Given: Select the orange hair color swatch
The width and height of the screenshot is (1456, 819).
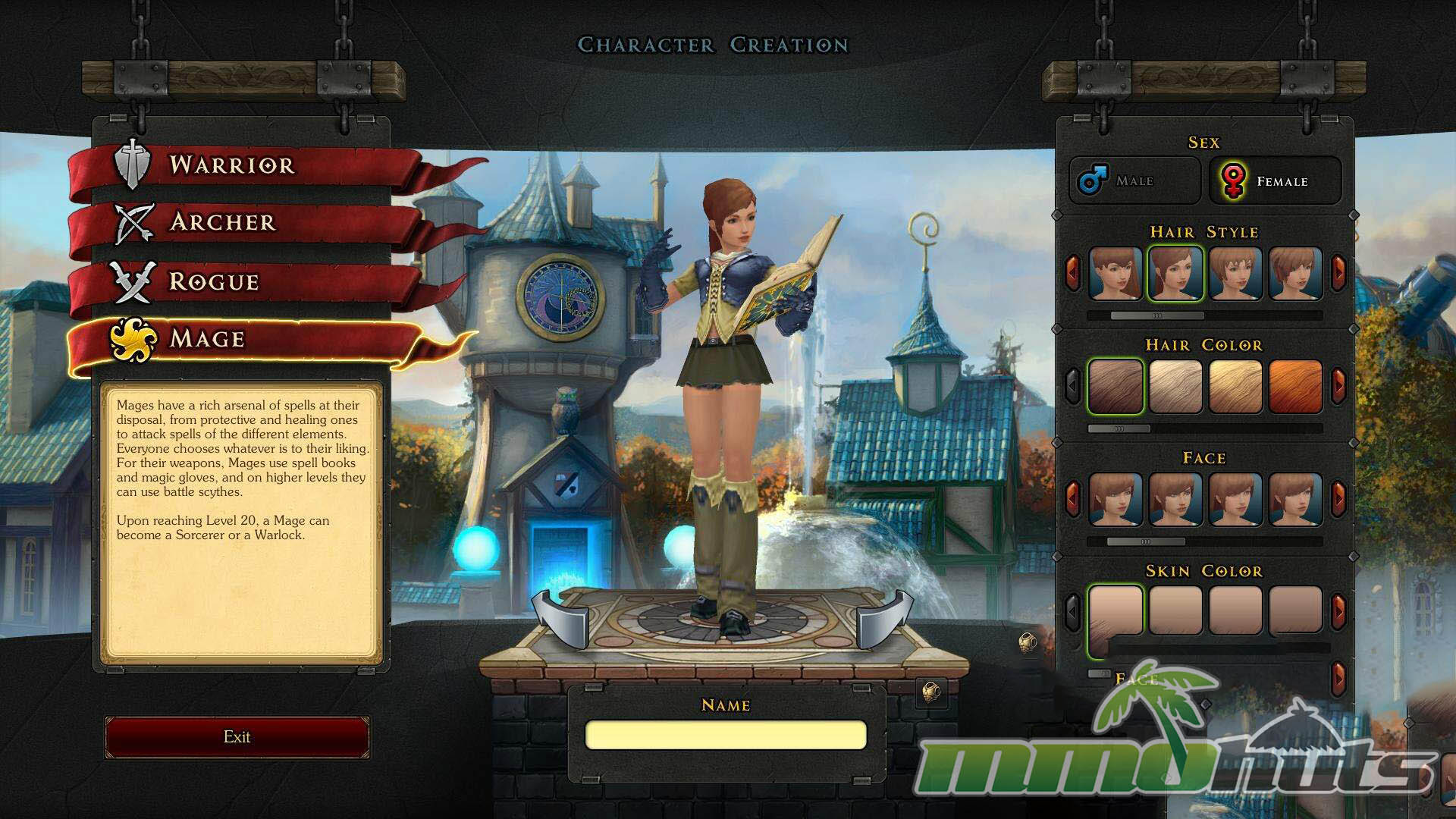Looking at the screenshot, I should [x=1295, y=387].
